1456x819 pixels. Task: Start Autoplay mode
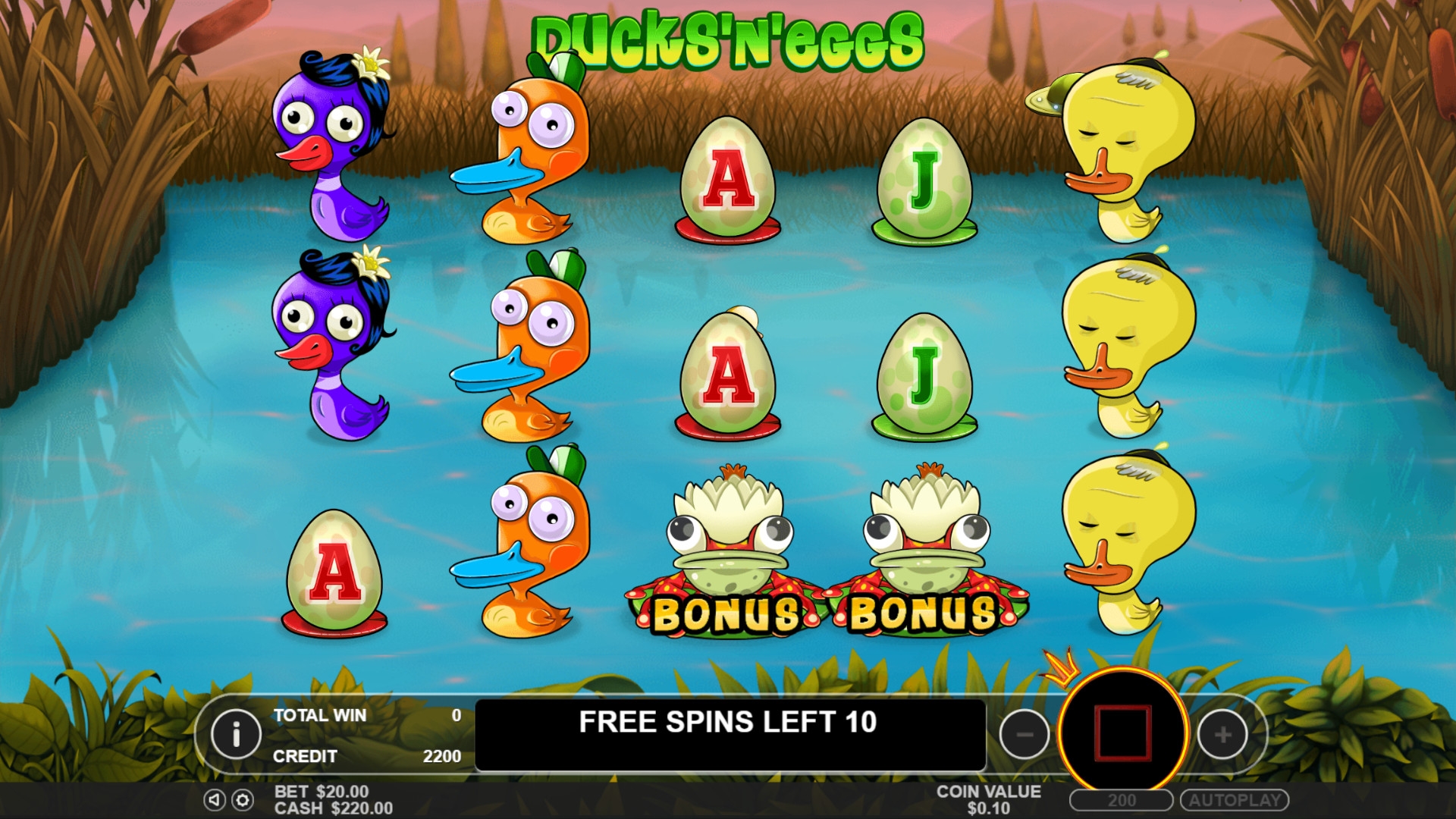[1235, 800]
